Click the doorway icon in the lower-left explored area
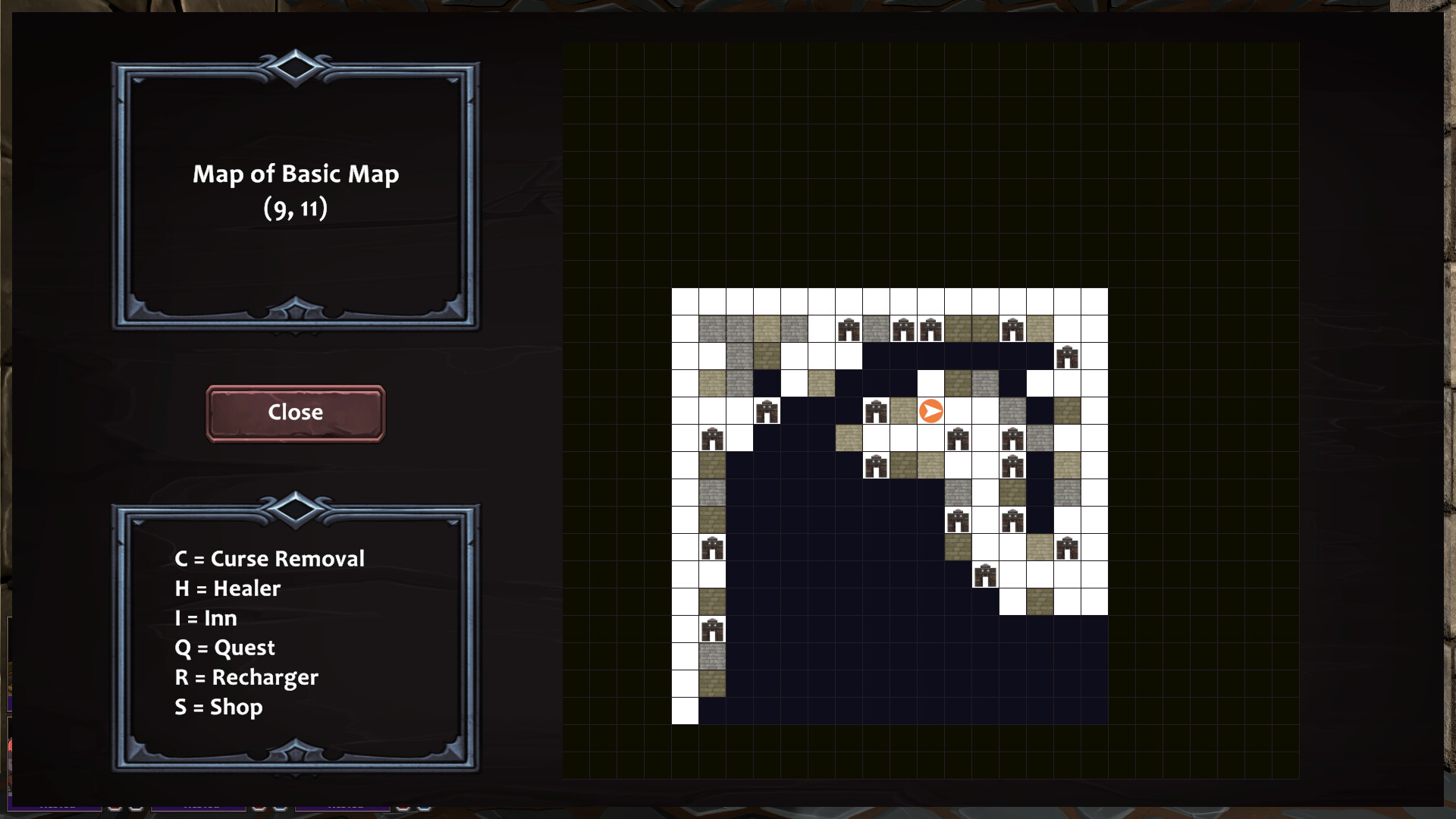 713,546
